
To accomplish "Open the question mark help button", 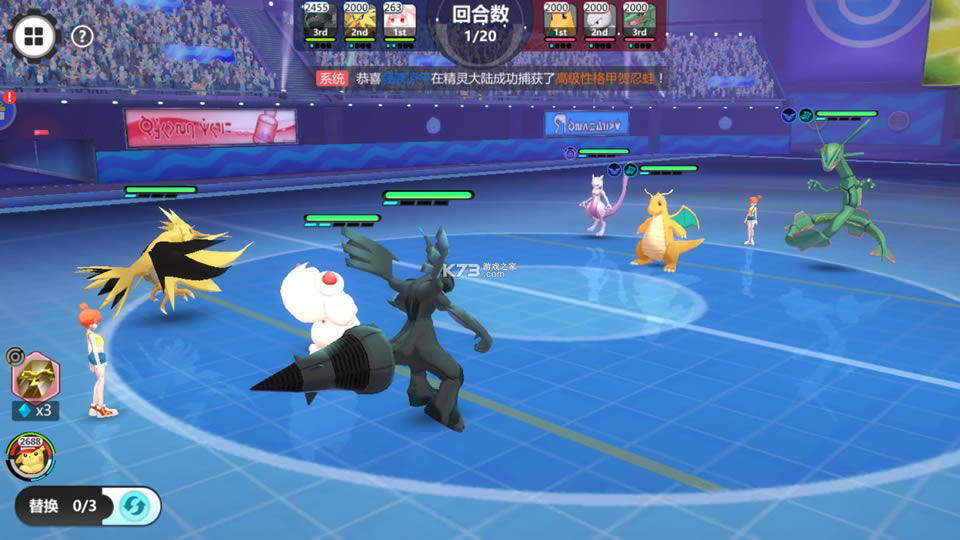I will click(x=83, y=37).
